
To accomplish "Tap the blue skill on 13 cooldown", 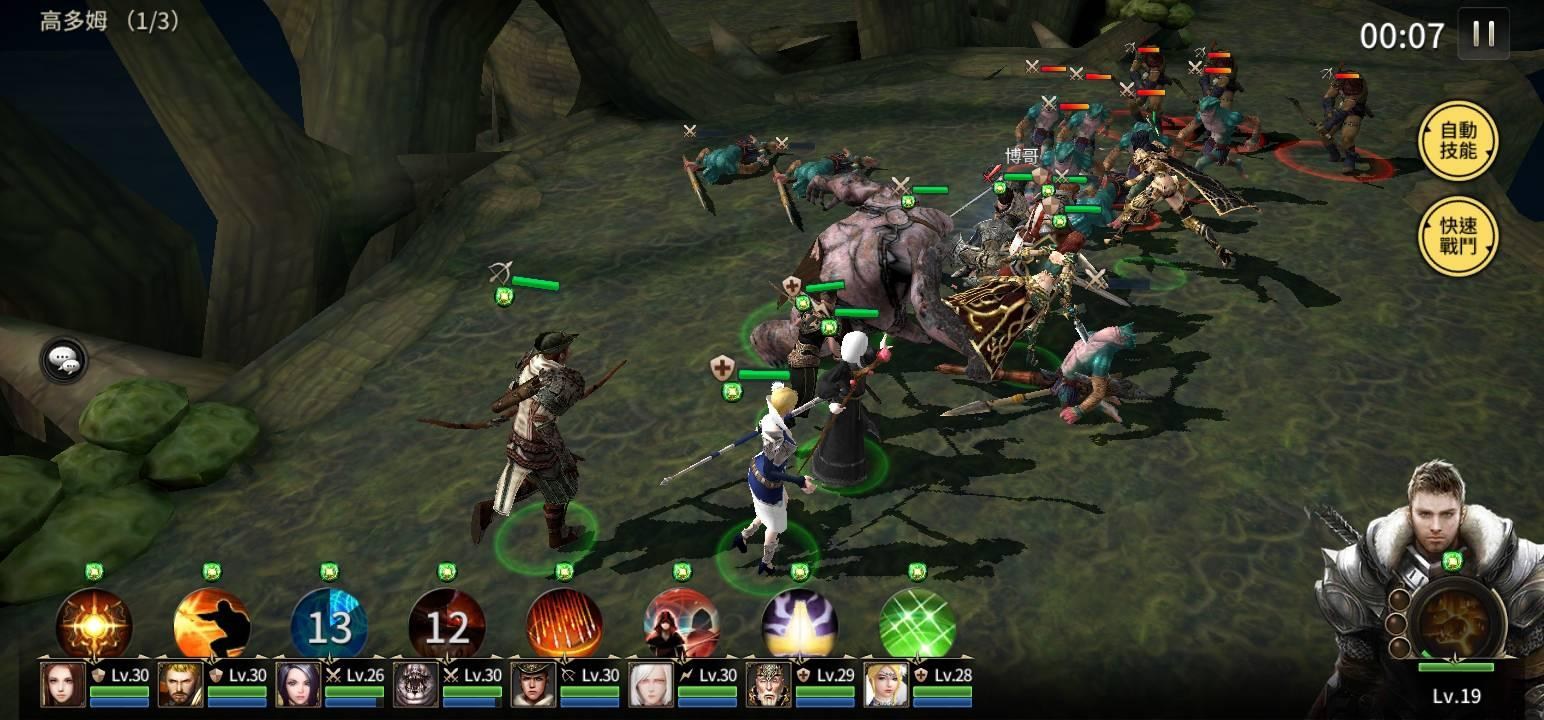I will point(329,625).
